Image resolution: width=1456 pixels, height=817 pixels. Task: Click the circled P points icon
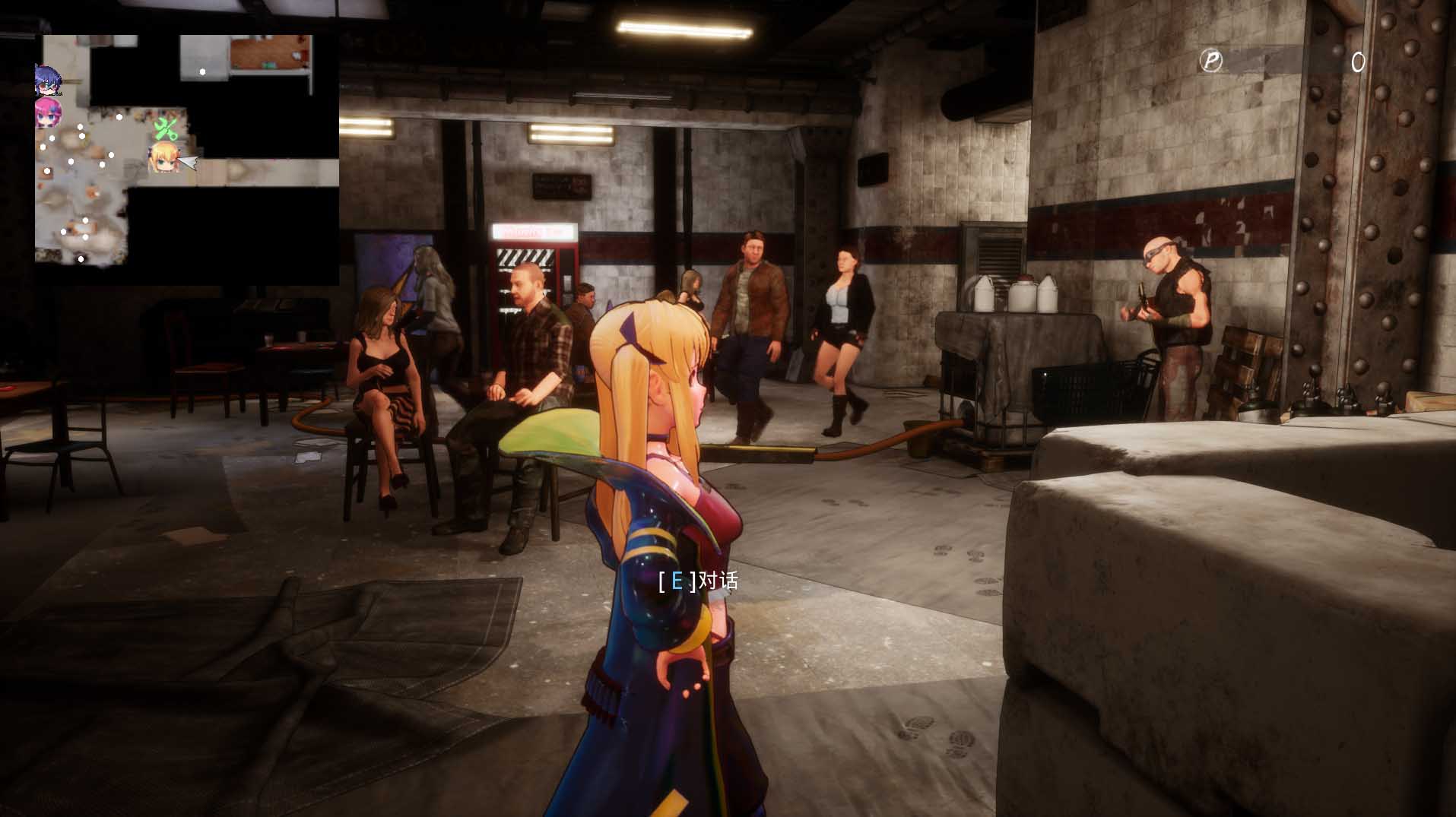(1210, 61)
